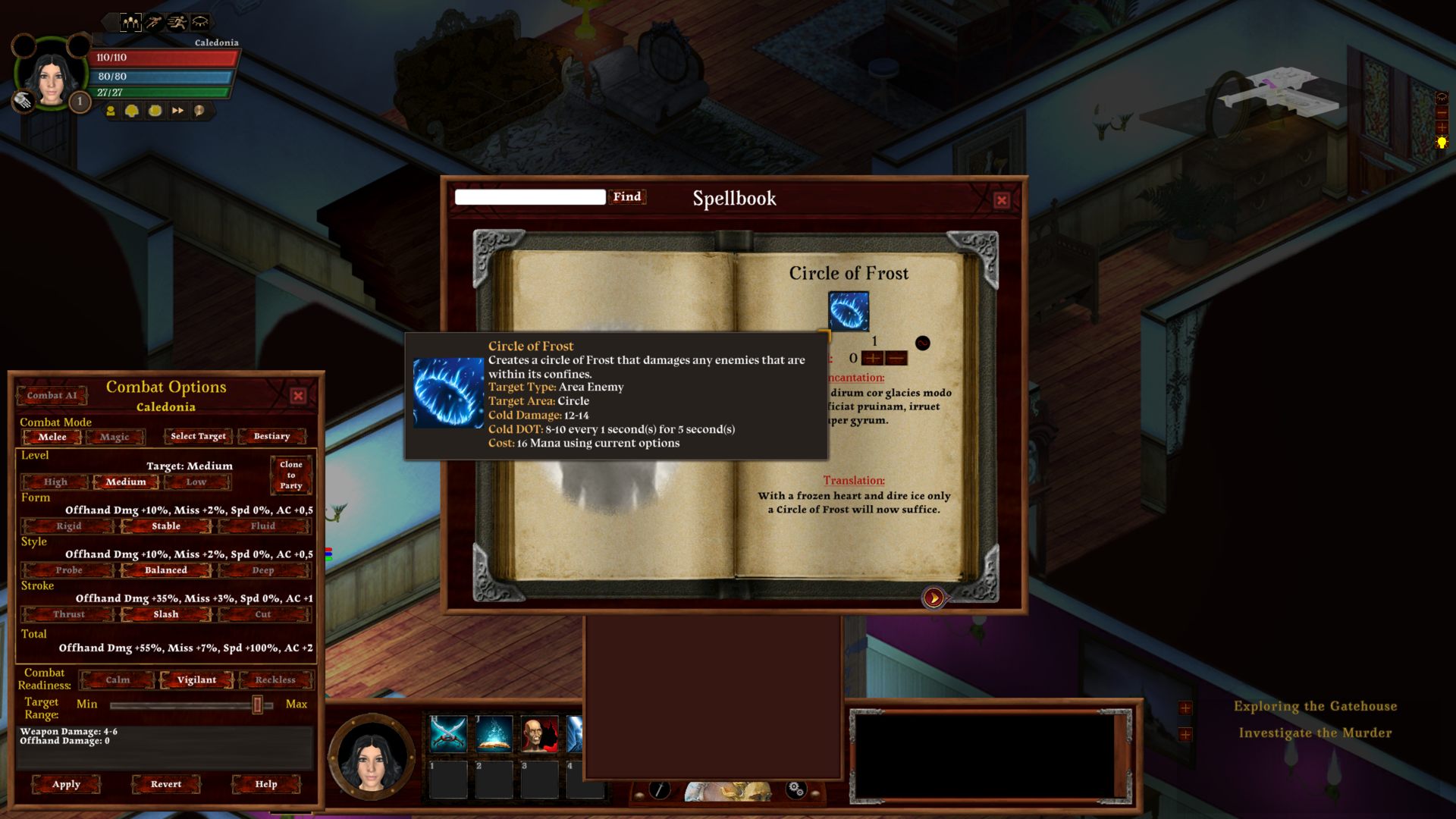Pick the Thrust stroke option
Viewport: 1456px width, 819px height.
tap(69, 614)
